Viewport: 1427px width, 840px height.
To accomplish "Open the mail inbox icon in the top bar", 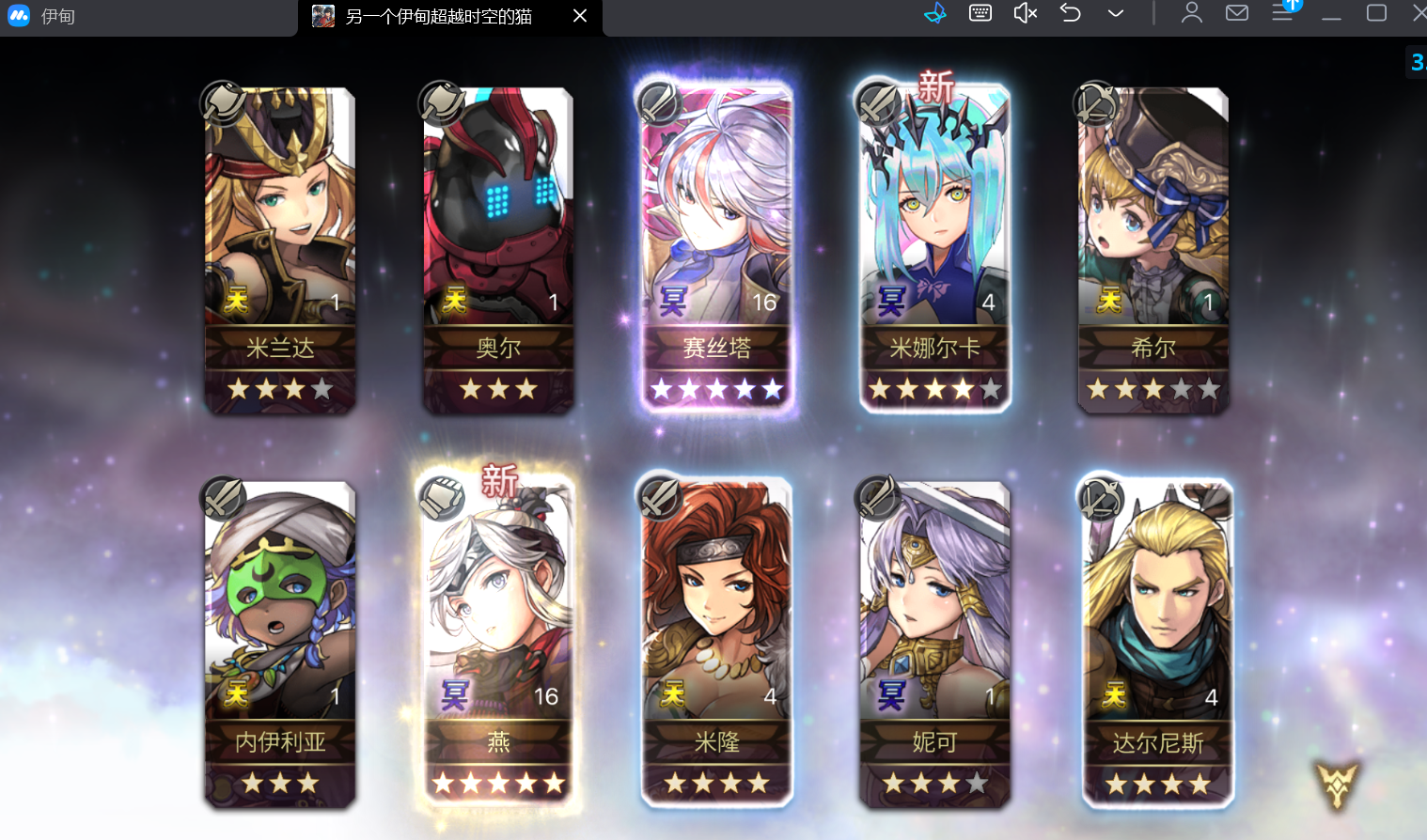I will pos(1236,13).
